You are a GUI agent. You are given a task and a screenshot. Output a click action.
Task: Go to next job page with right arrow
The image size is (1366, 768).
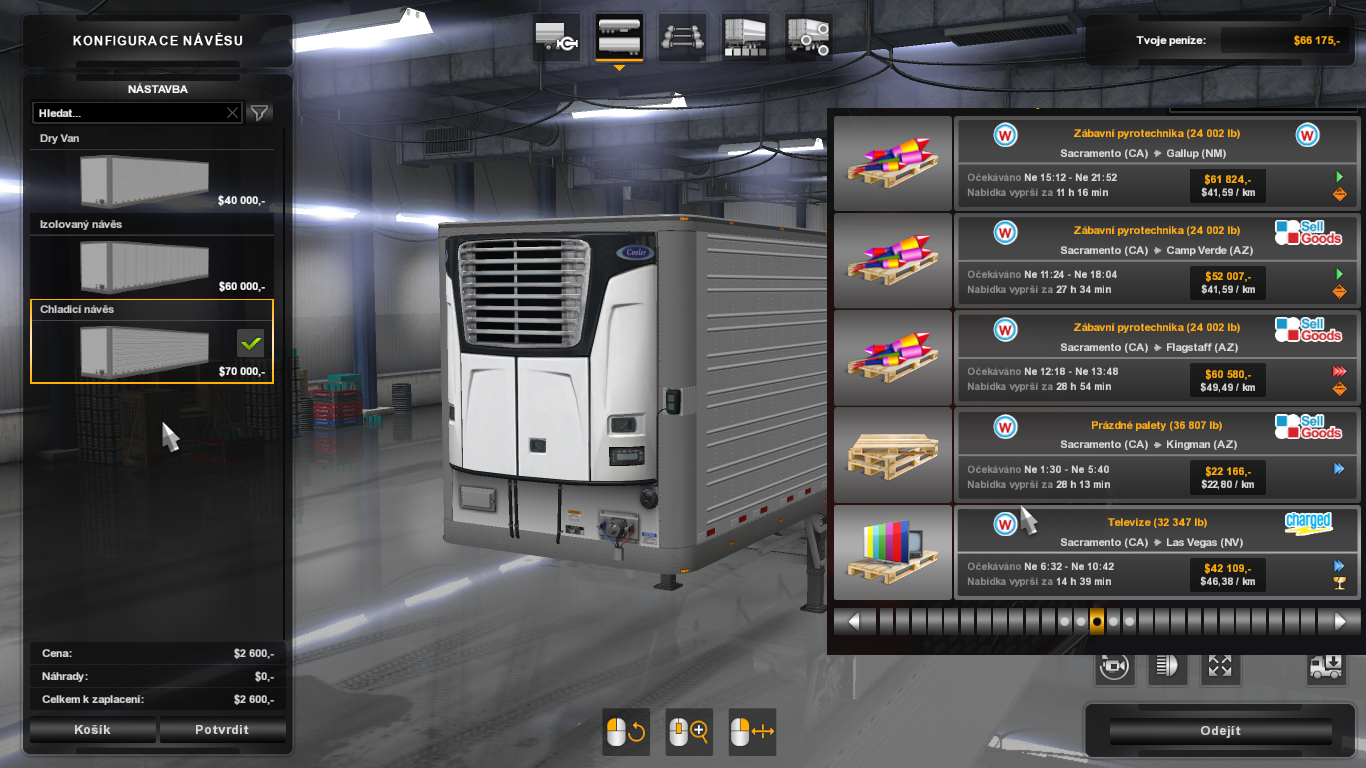pos(1339,621)
